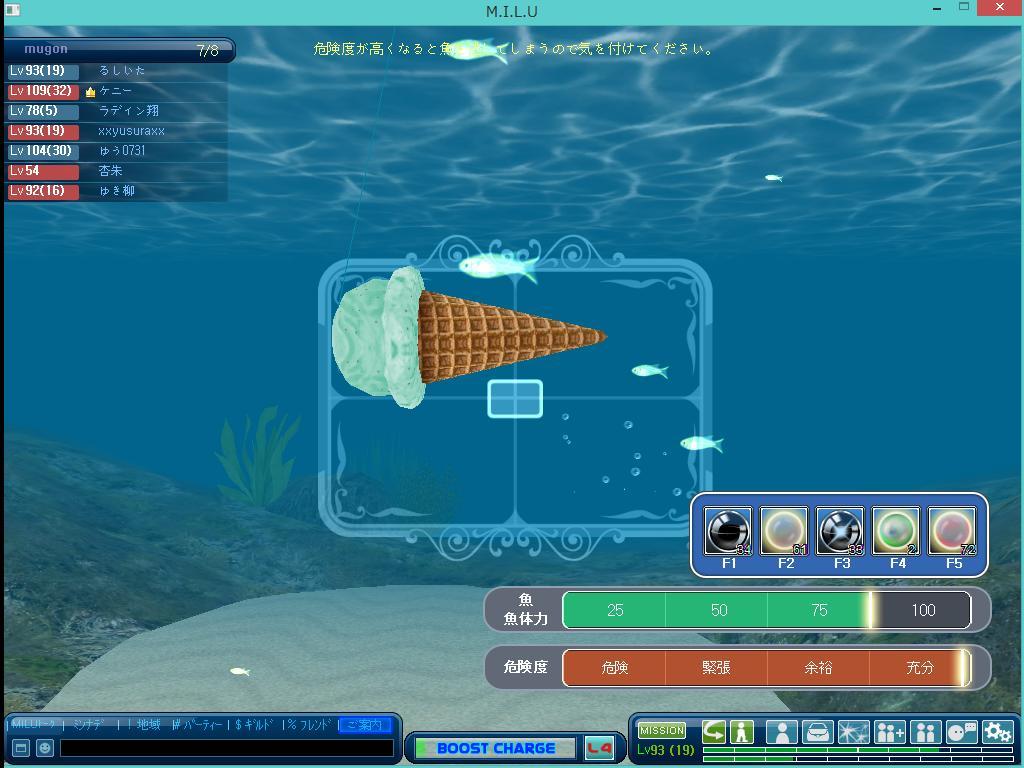Use the F5 pink orb item

pos(952,531)
